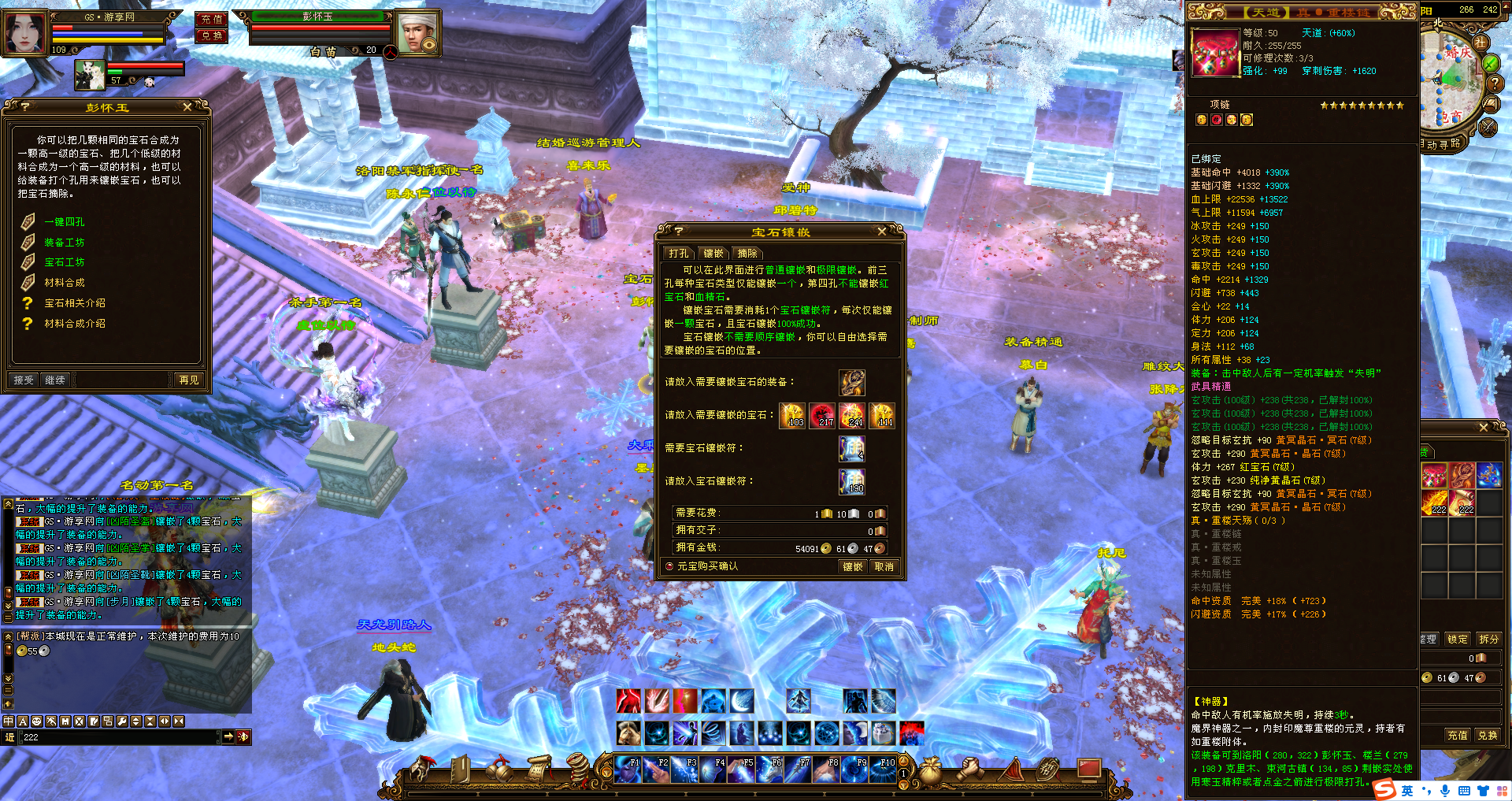The height and width of the screenshot is (801, 1512).
Task: Say goodbye with the 再见 button
Action: pyautogui.click(x=189, y=380)
